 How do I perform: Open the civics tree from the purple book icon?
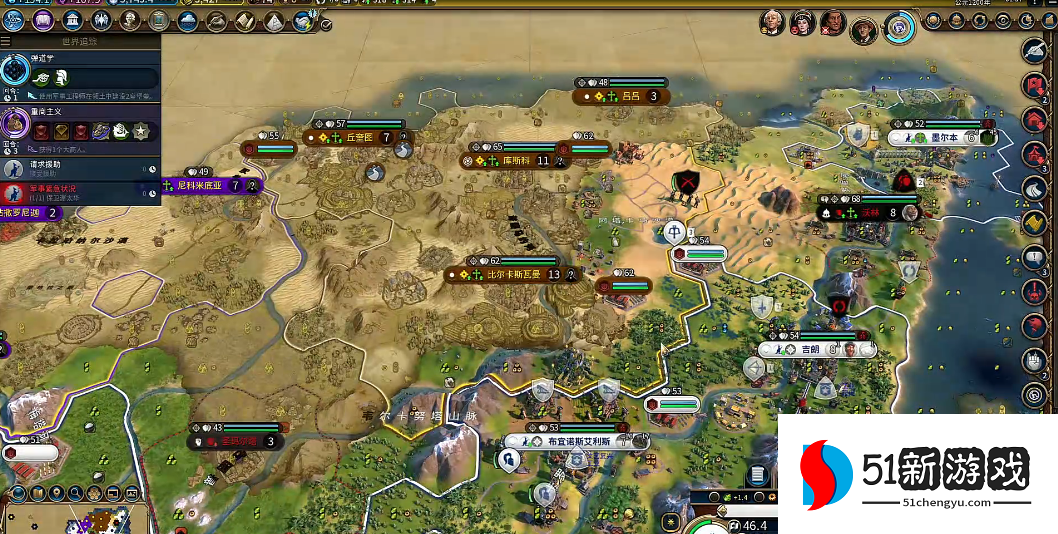tap(43, 20)
